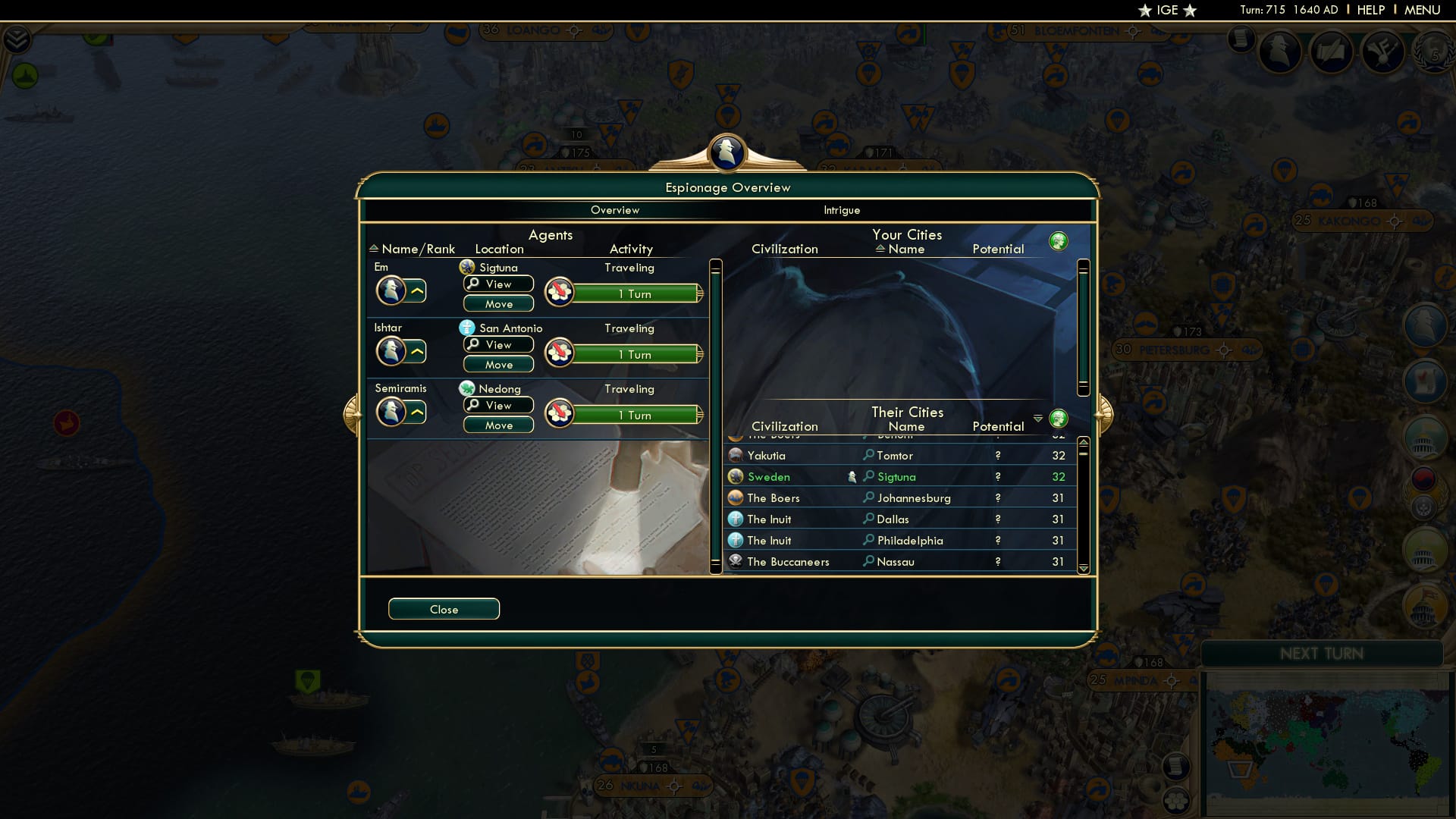
Task: Select the Sweden civilization icon beside Sigtuna
Action: click(735, 476)
